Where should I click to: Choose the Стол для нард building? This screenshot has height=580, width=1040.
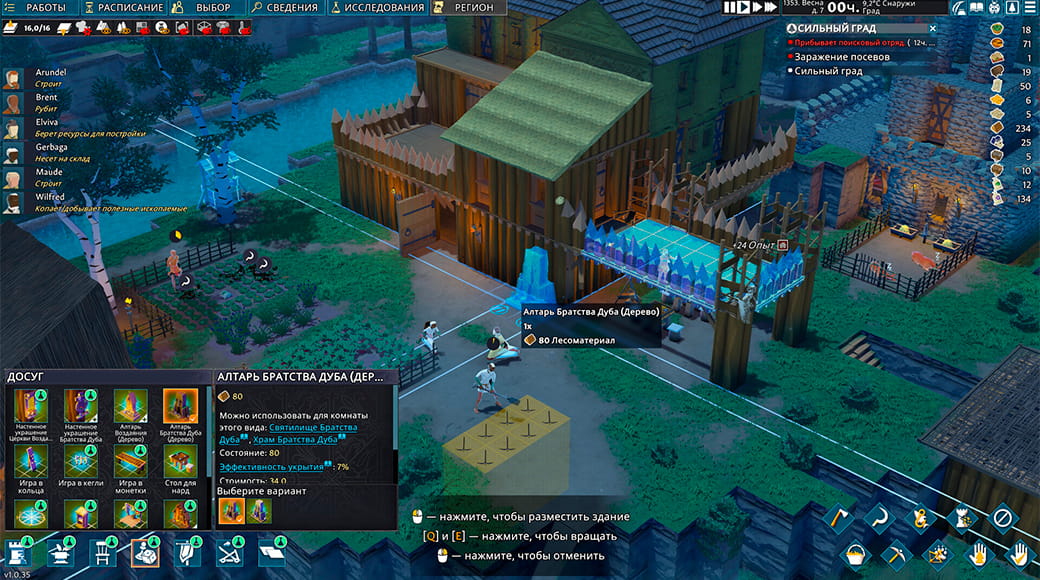click(180, 461)
